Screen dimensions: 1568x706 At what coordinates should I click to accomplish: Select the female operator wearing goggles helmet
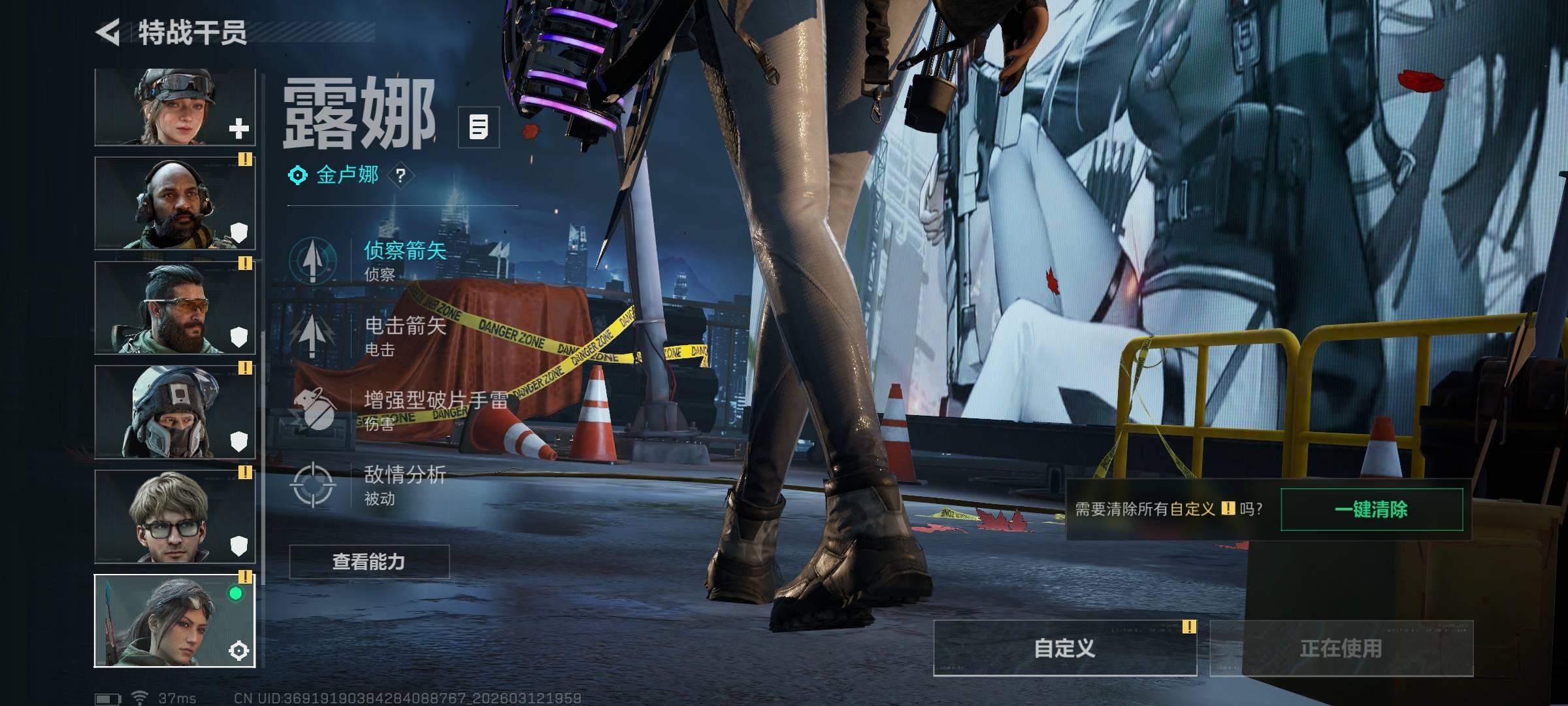tap(174, 107)
